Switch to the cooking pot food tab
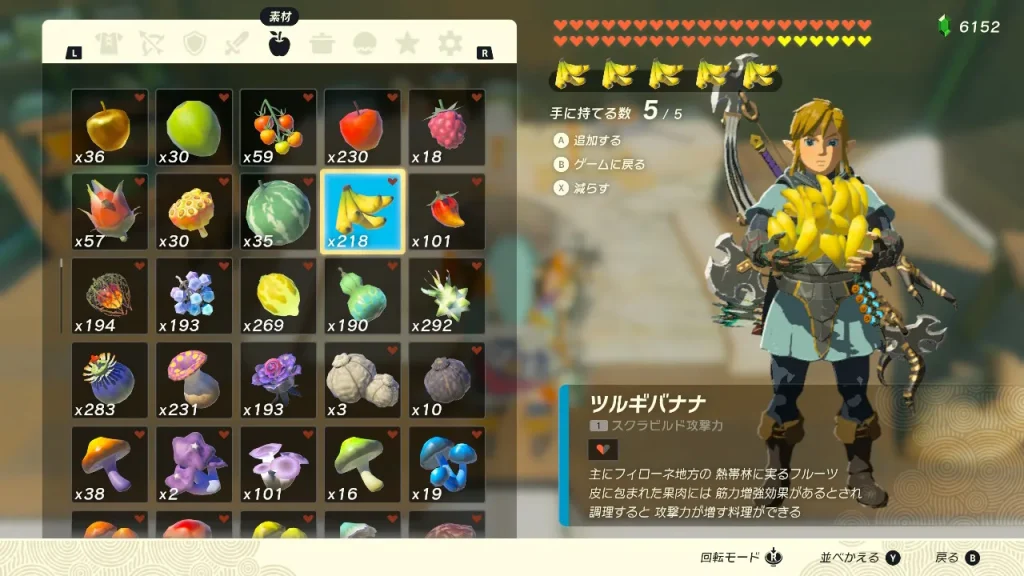Image resolution: width=1024 pixels, height=576 pixels. tap(322, 43)
